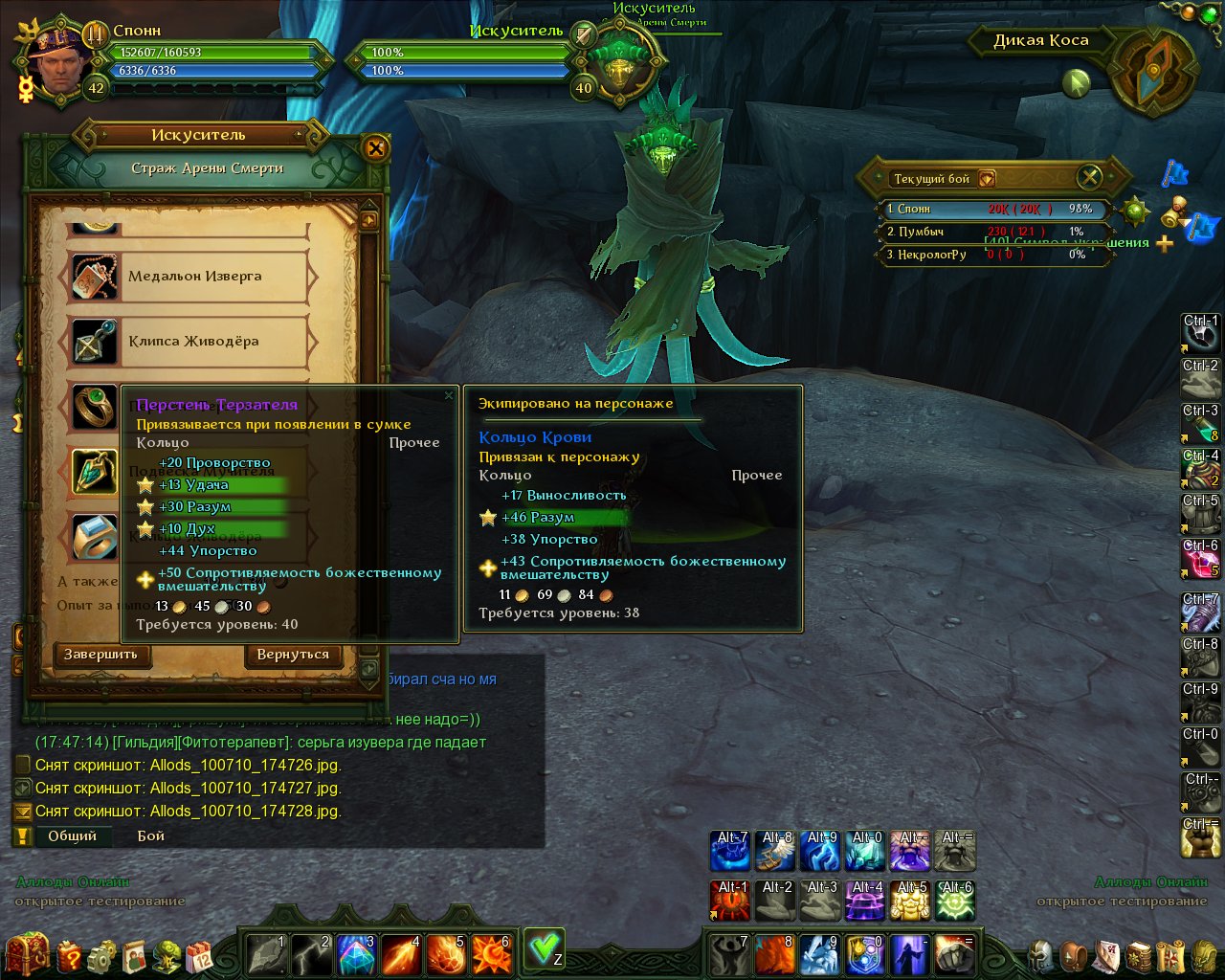Close the Текущий бой damage meter
The height and width of the screenshot is (980, 1225).
[x=1089, y=177]
